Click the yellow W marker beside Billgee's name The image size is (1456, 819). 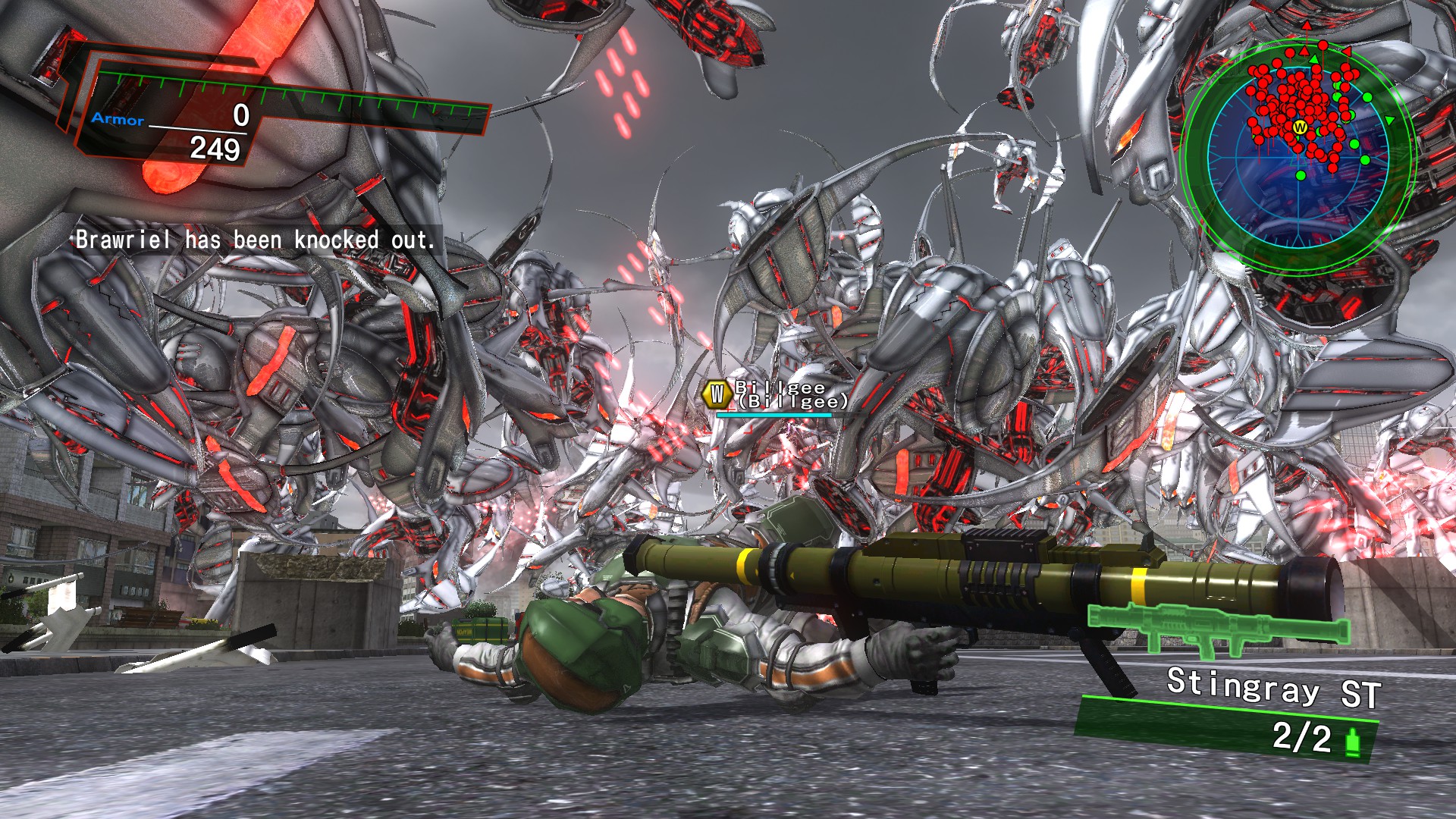point(717,394)
